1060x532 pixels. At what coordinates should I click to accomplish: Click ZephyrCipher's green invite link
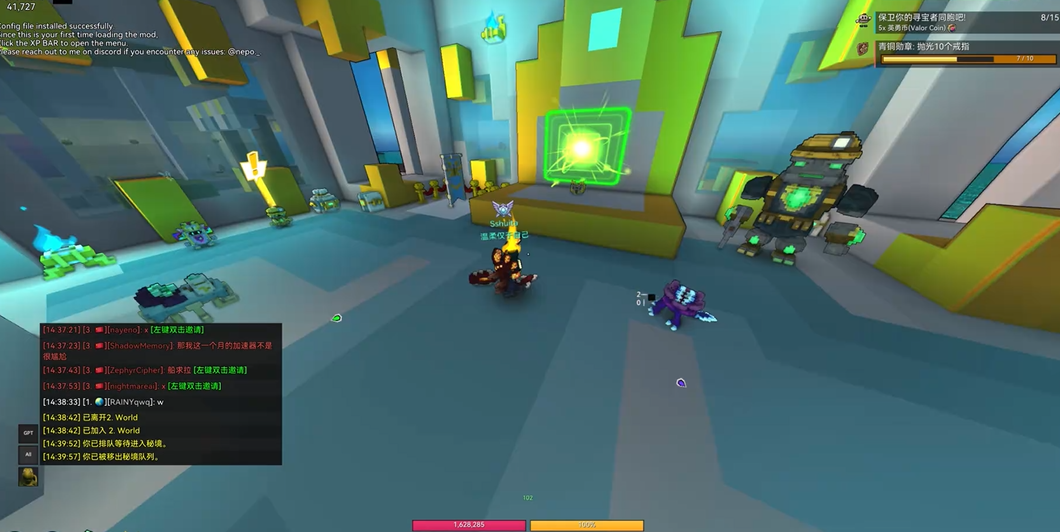click(x=220, y=370)
